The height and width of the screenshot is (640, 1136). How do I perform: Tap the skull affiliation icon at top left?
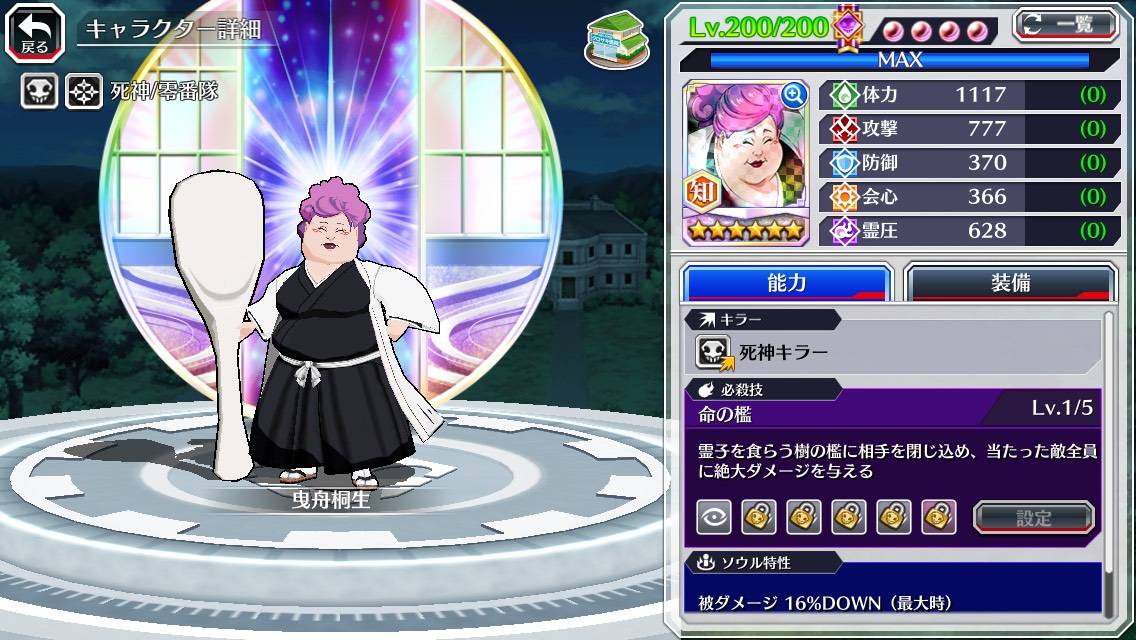(x=39, y=92)
